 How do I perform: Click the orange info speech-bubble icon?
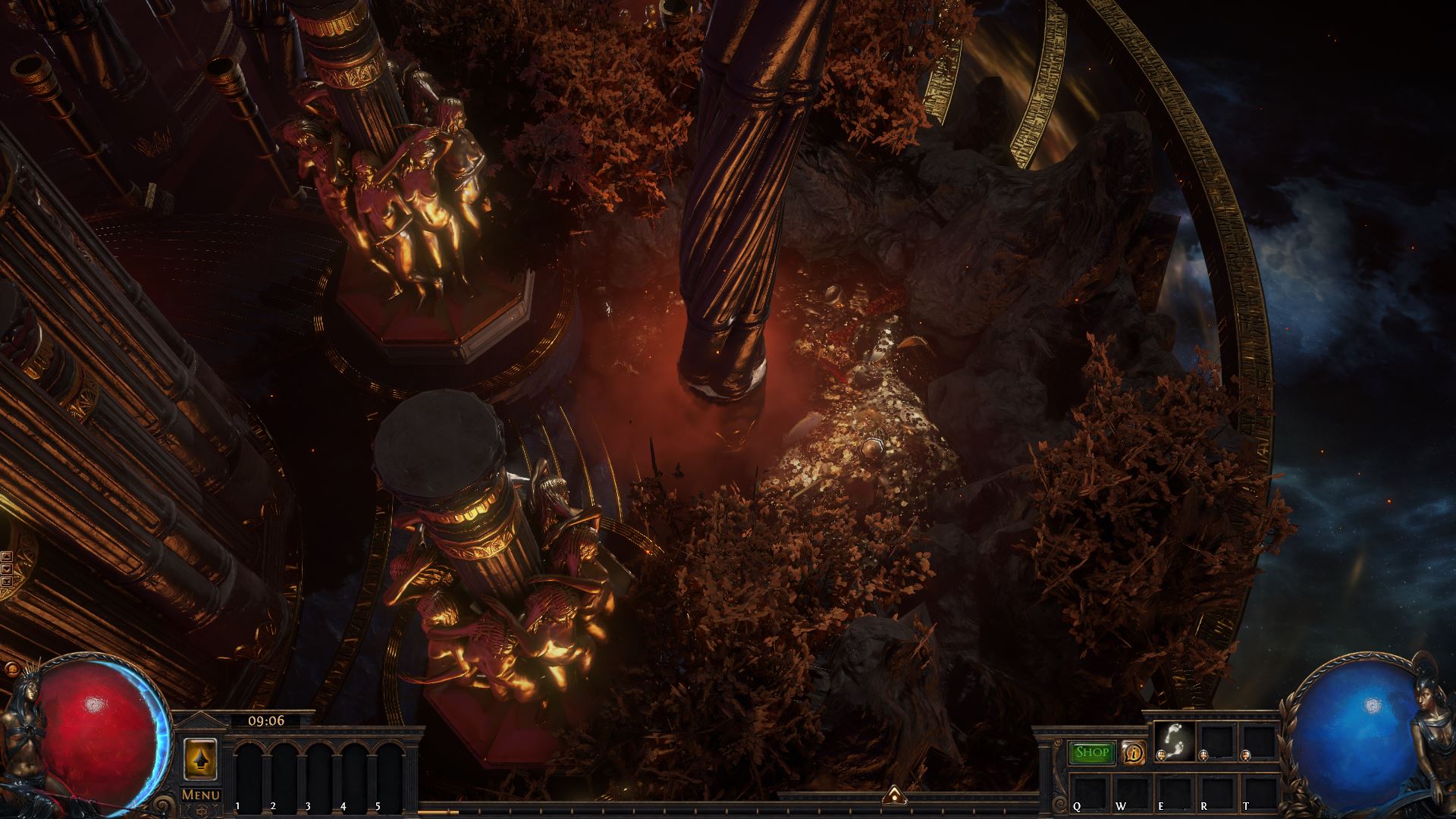[1133, 752]
